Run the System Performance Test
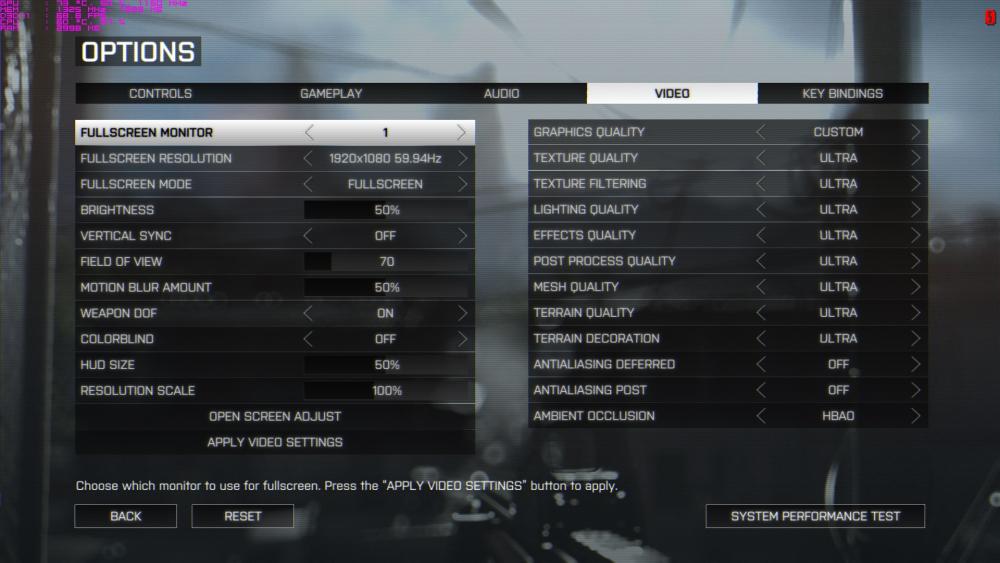Viewport: 1000px width, 563px height. (815, 516)
